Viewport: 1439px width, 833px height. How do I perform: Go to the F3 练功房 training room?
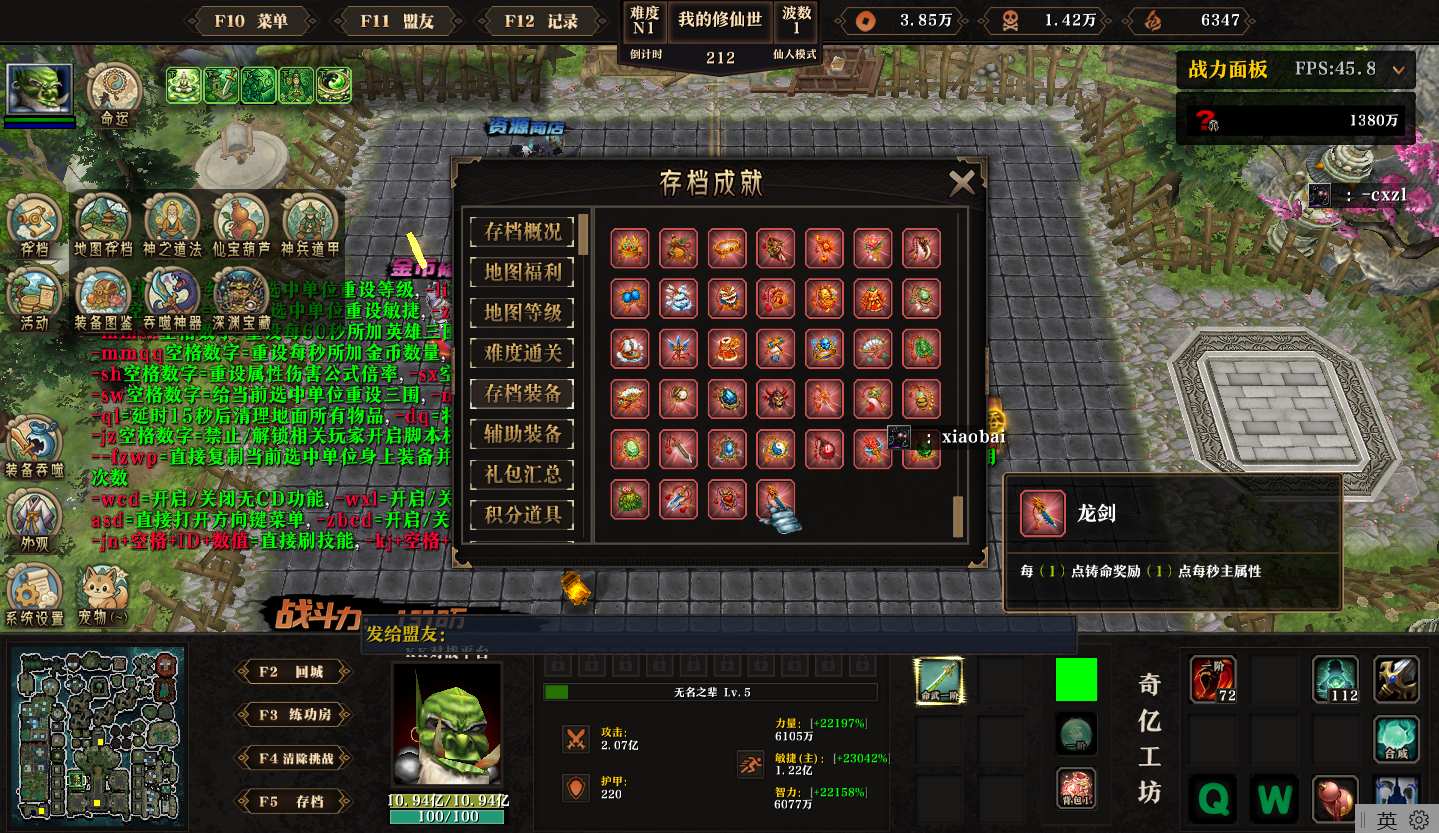point(292,715)
